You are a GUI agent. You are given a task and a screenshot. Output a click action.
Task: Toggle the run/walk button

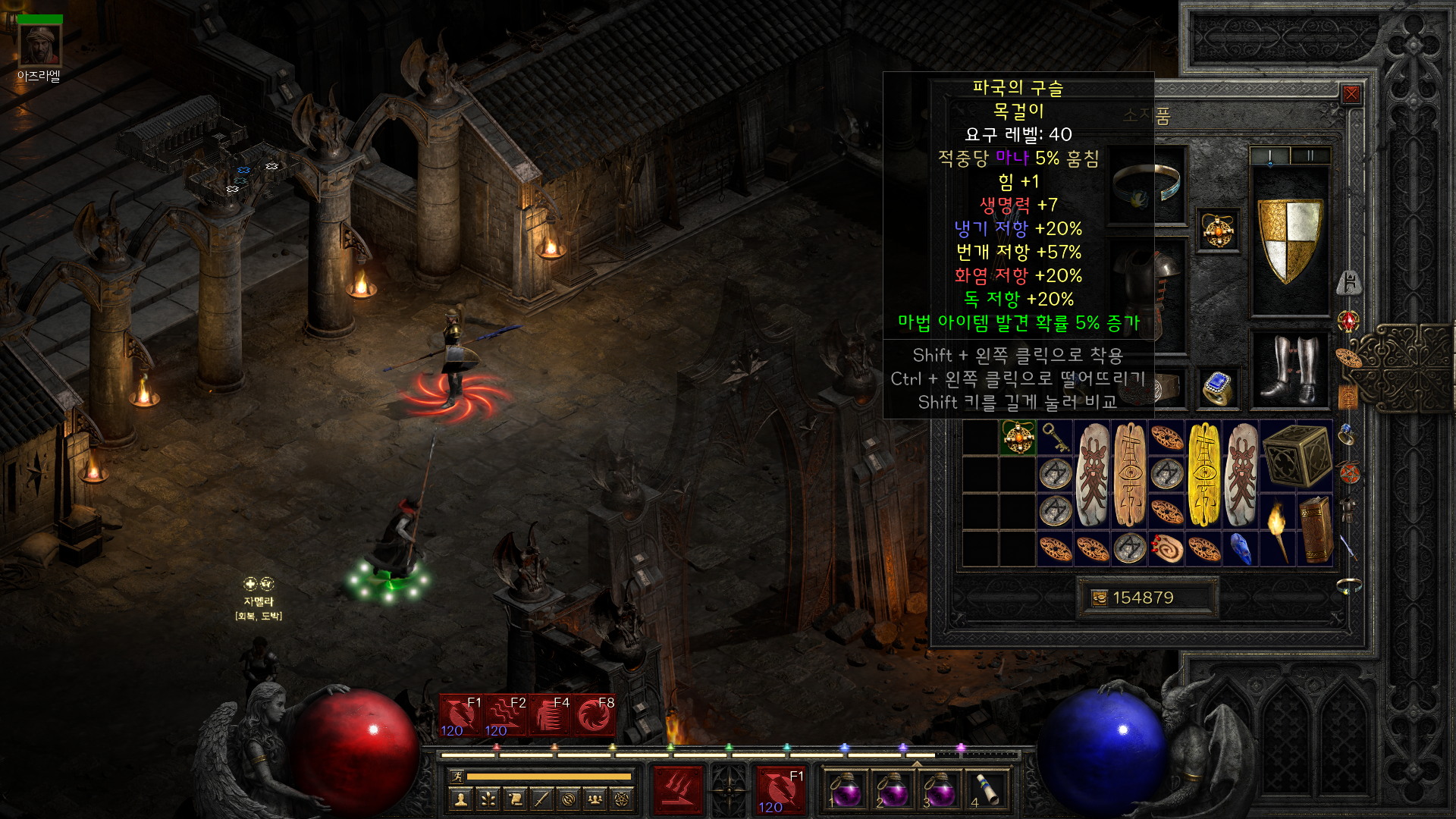pos(457,776)
